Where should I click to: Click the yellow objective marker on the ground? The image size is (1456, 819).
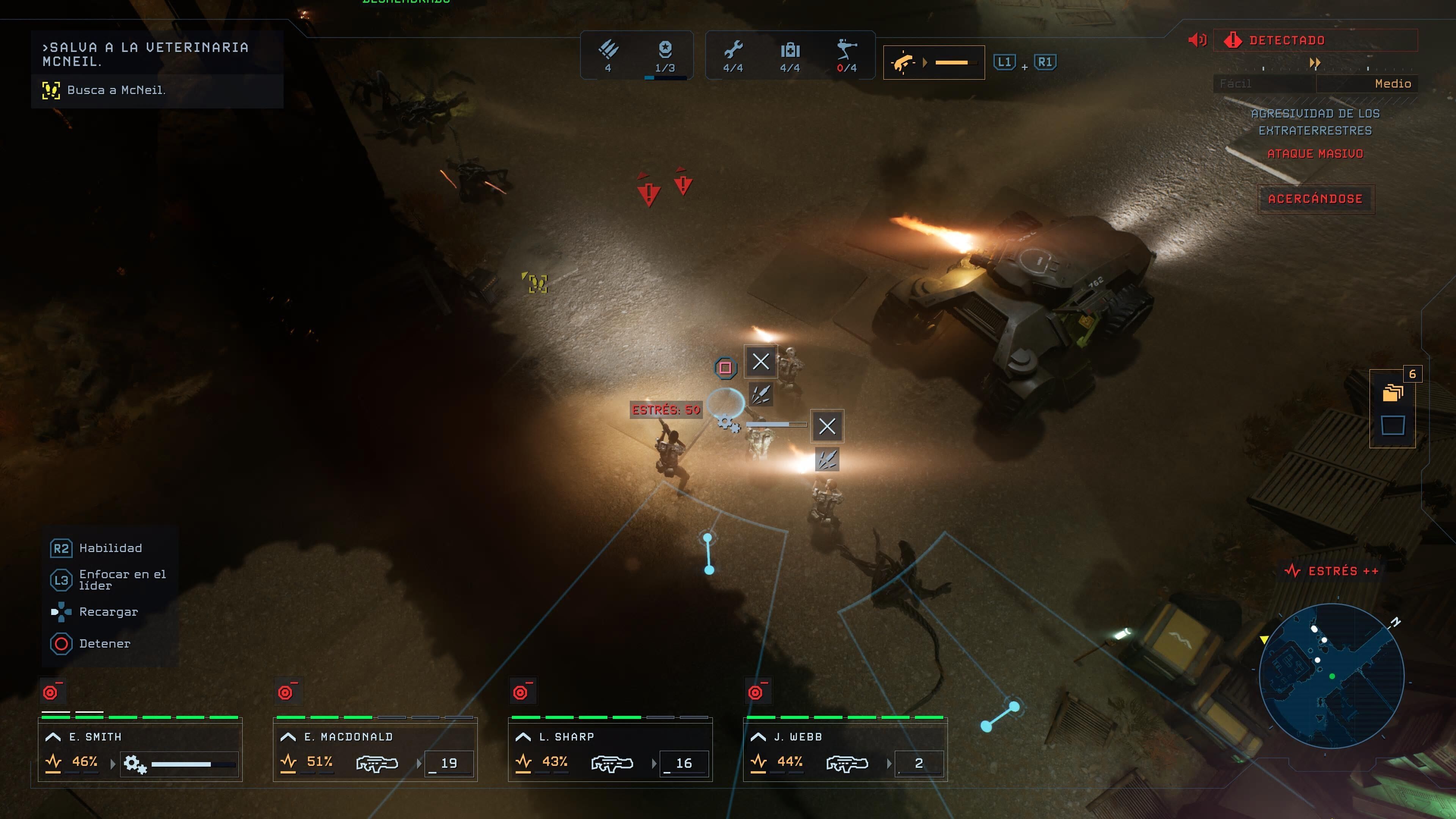coord(538,284)
